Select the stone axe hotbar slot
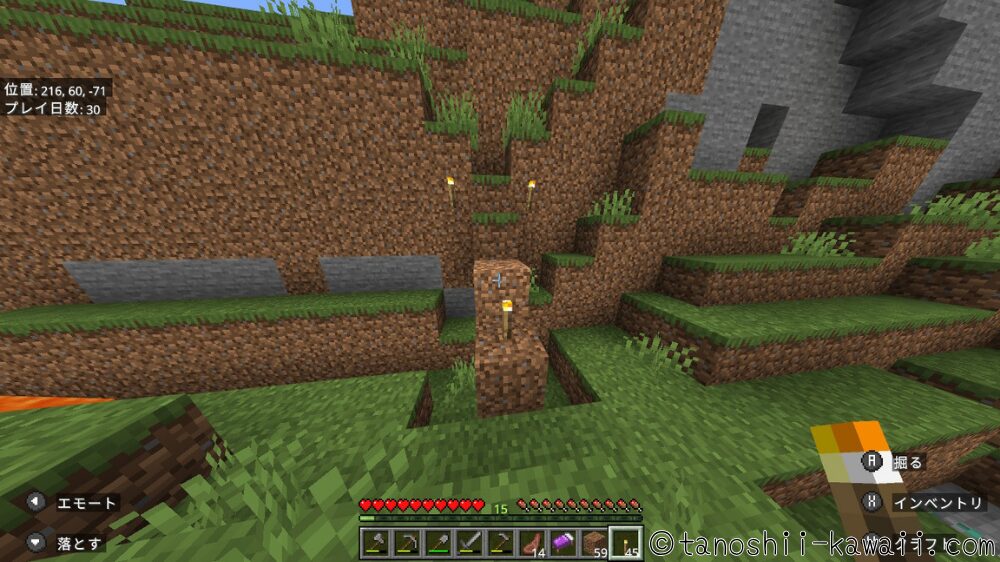Screen dimensions: 1000x562 point(377,542)
